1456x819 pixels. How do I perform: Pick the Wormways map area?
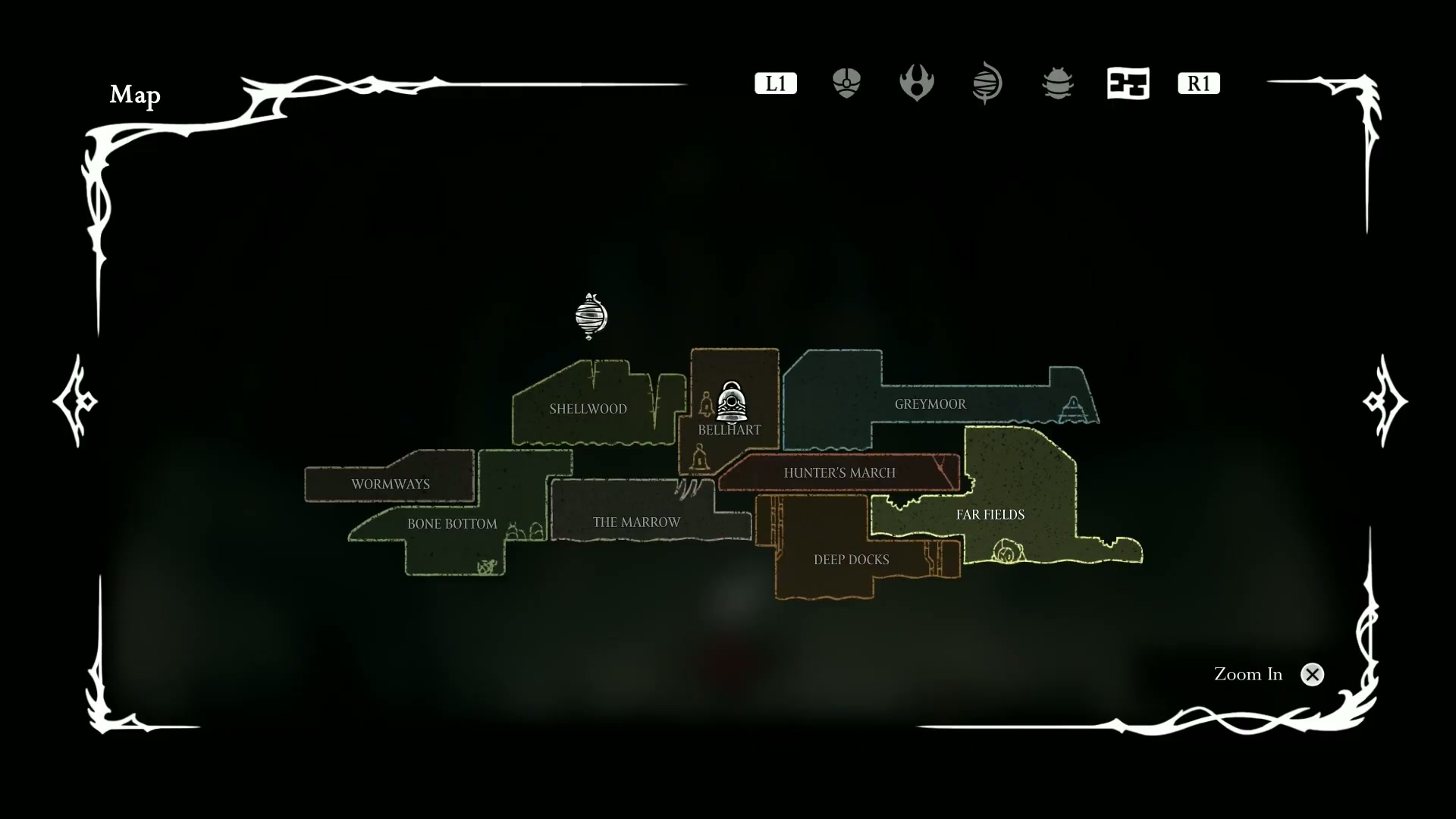tap(390, 484)
